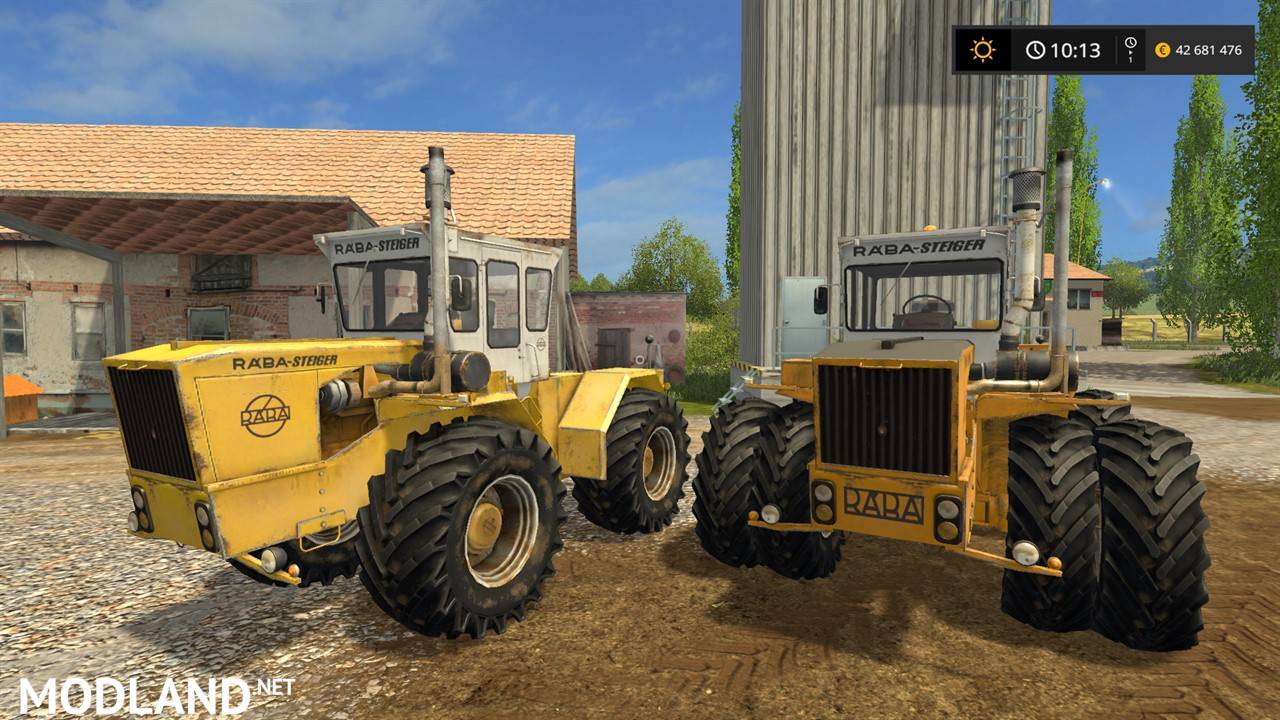The width and height of the screenshot is (1280, 720).
Task: Toggle the right tractor's lower headlight
Action: coord(948,530)
